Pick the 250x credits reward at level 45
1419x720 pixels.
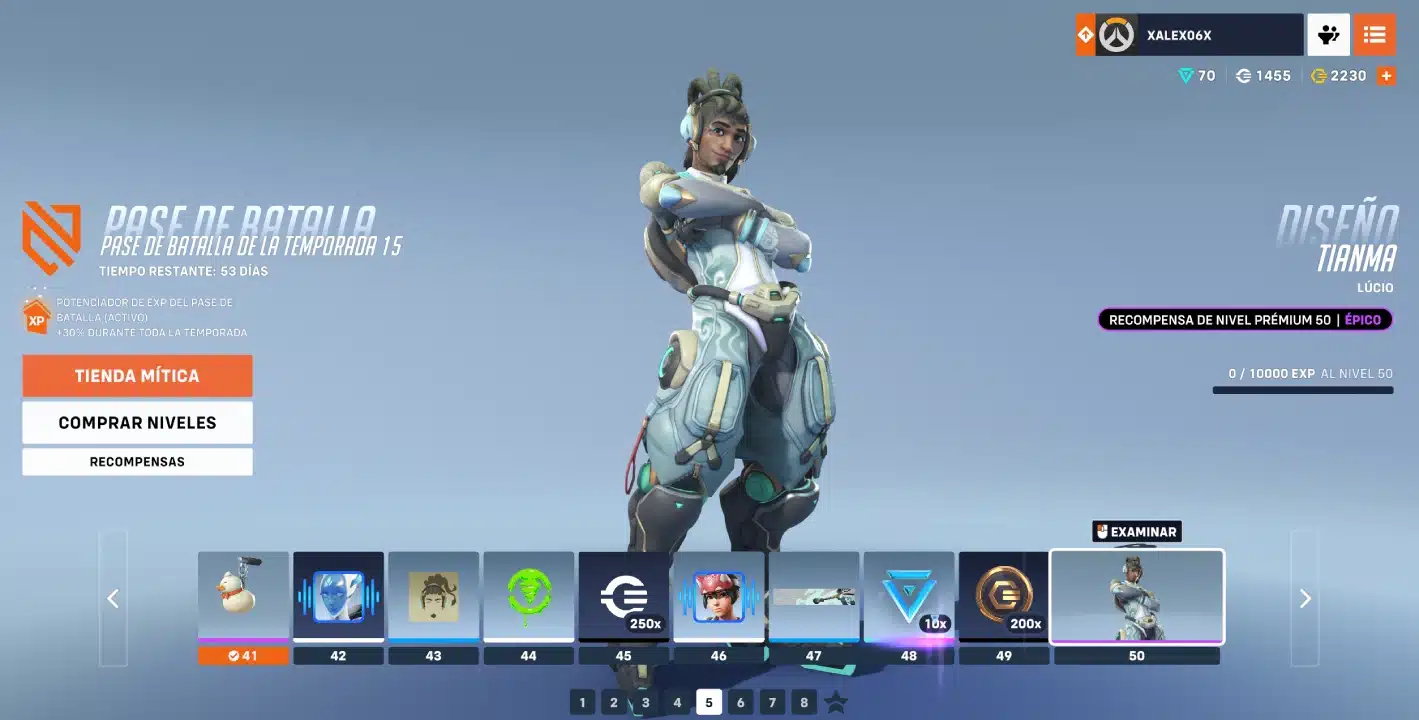(x=623, y=597)
